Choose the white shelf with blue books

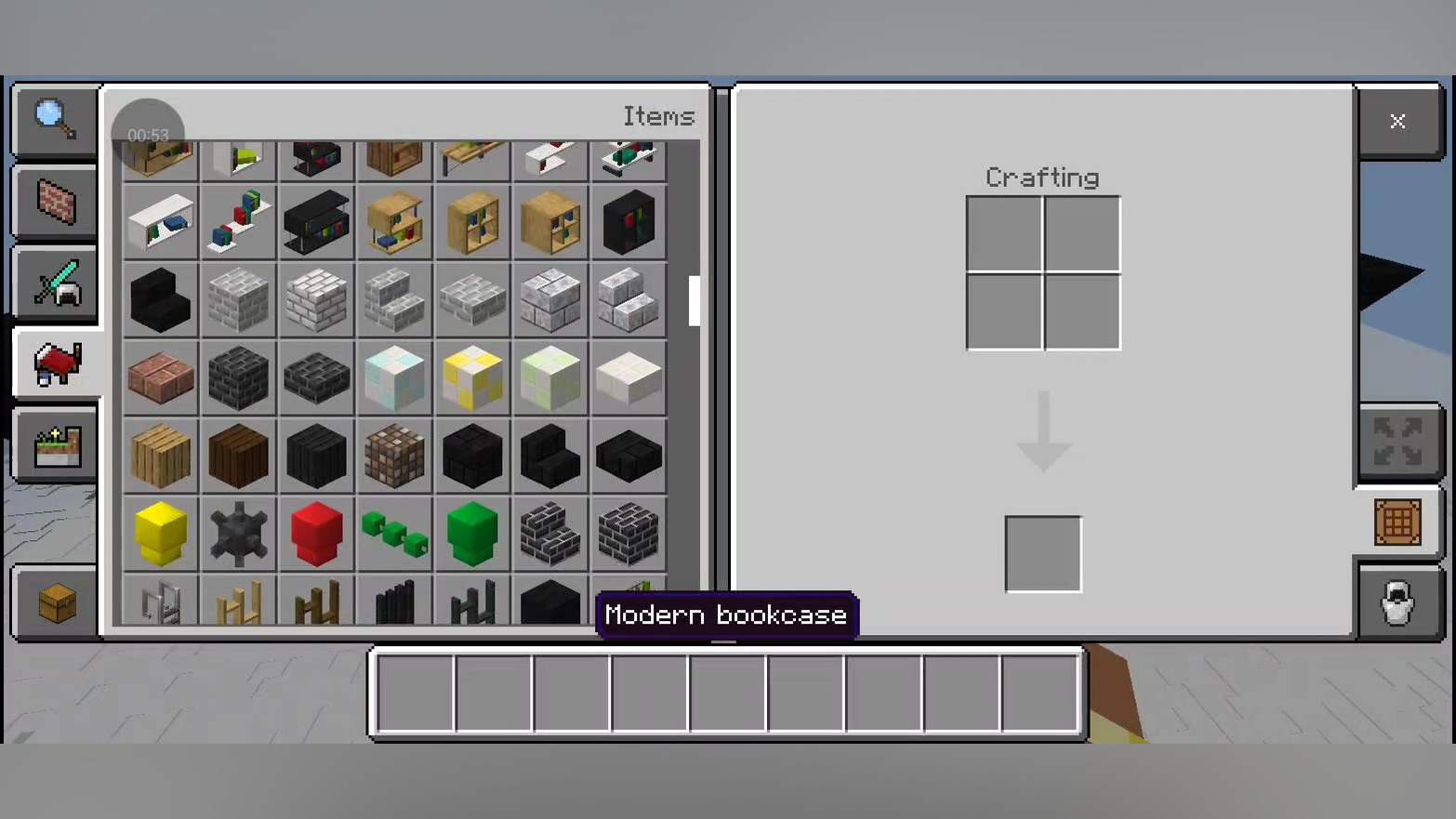pos(161,222)
